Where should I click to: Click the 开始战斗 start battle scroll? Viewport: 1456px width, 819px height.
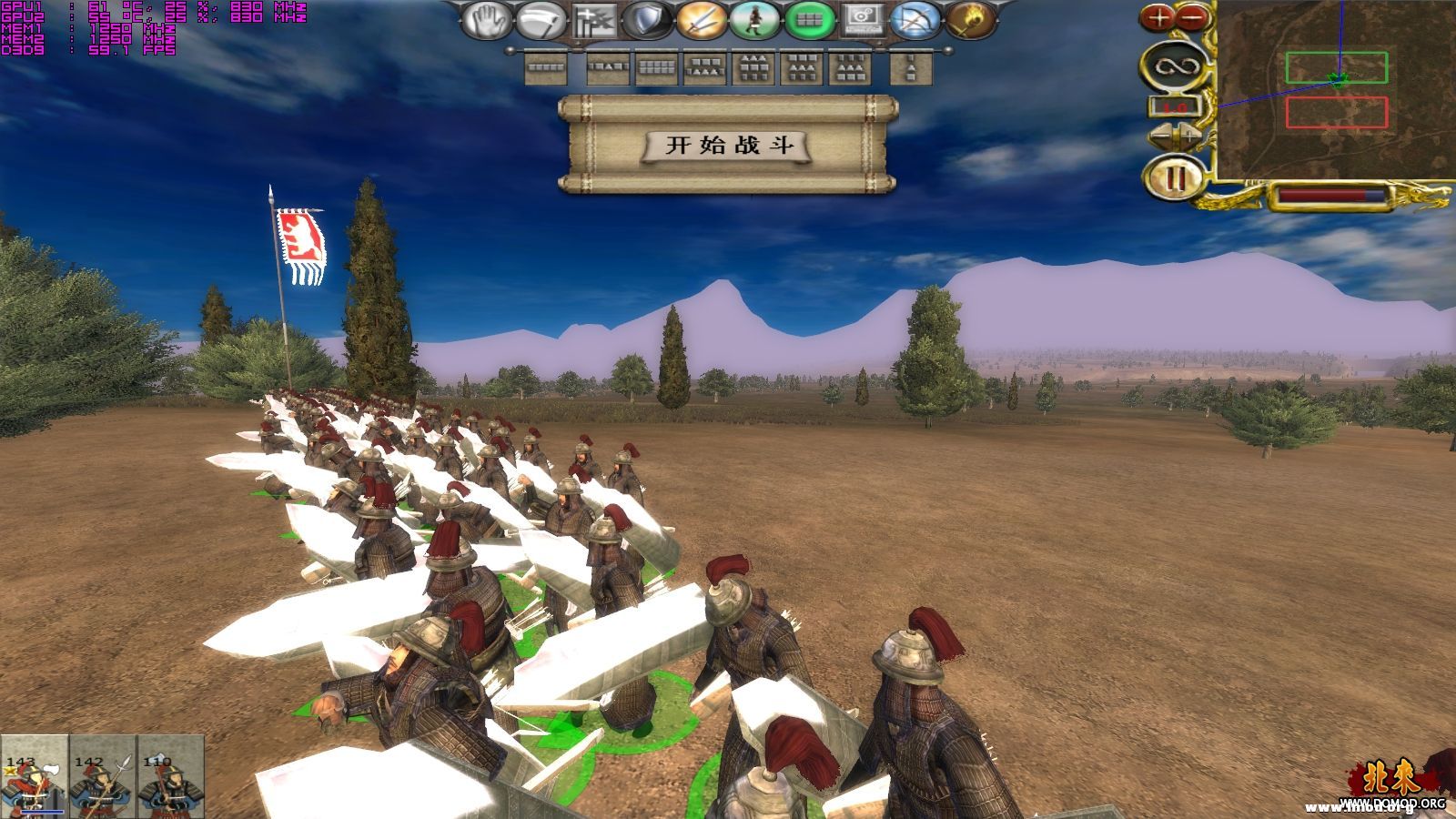pyautogui.click(x=728, y=146)
